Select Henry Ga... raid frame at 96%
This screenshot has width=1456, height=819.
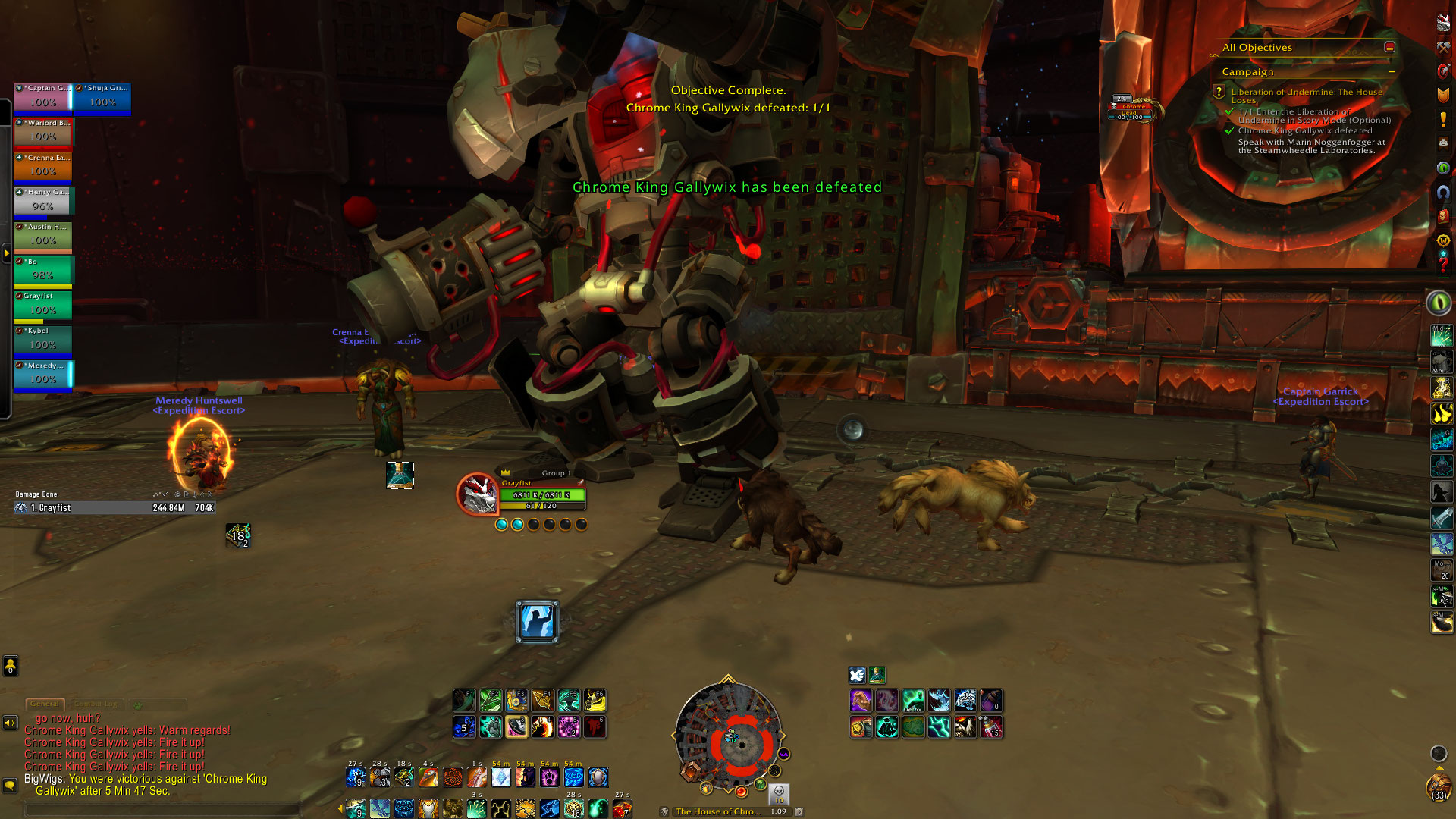(x=43, y=201)
